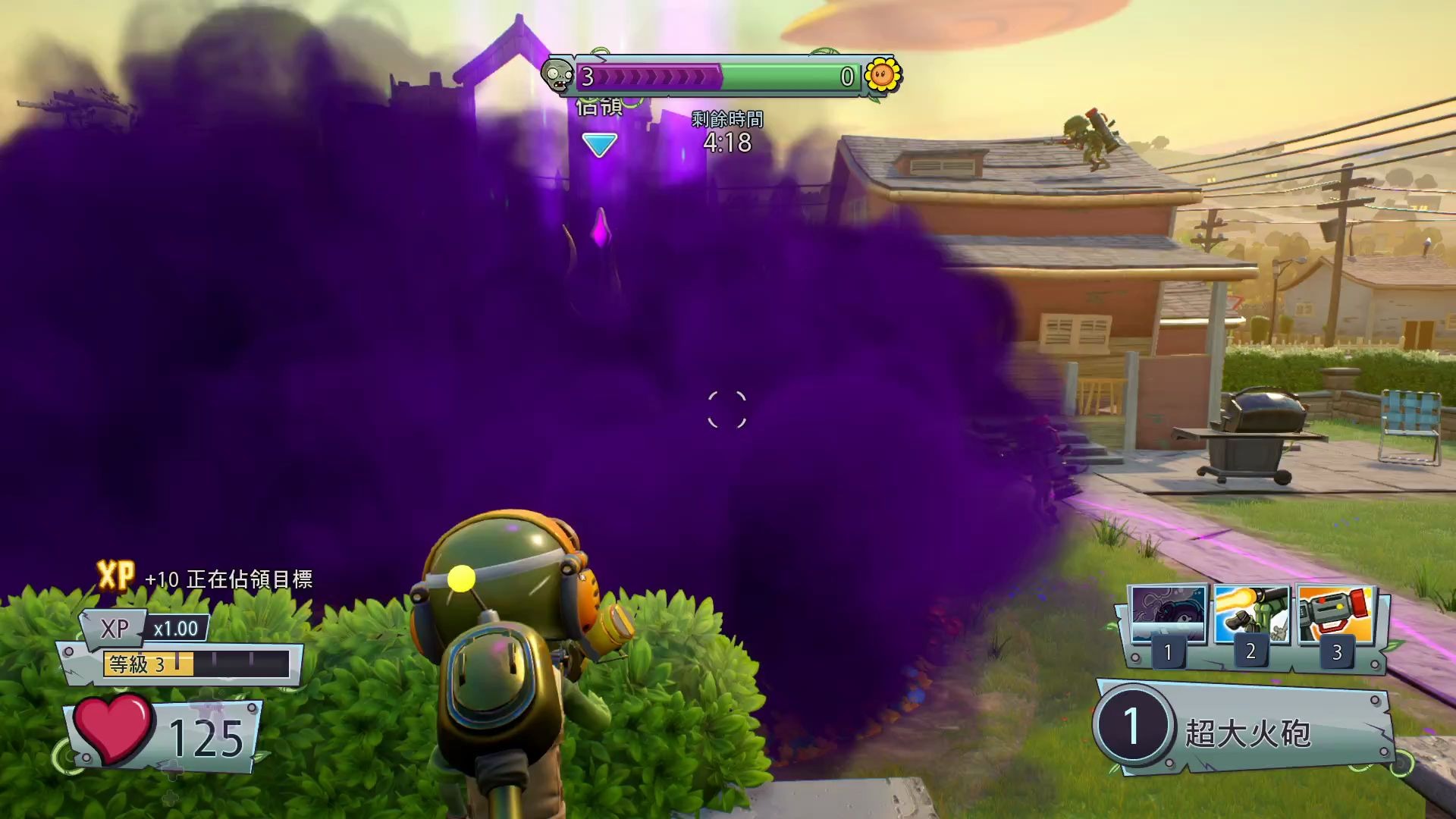This screenshot has height=819, width=1456.
Task: Use the rocket jump ability icon
Action: click(x=1252, y=616)
